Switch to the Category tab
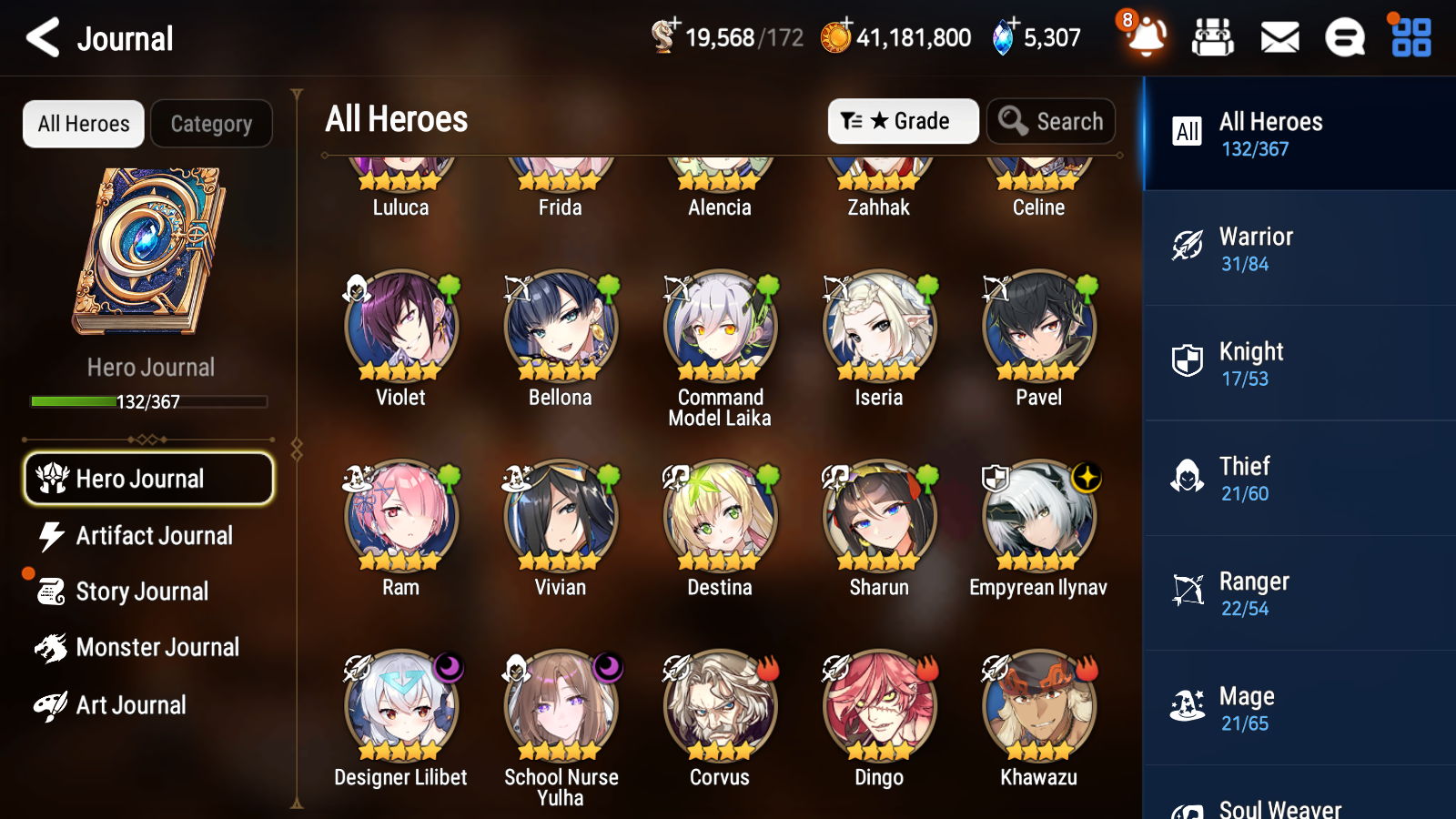Image resolution: width=1456 pixels, height=819 pixels. click(211, 124)
